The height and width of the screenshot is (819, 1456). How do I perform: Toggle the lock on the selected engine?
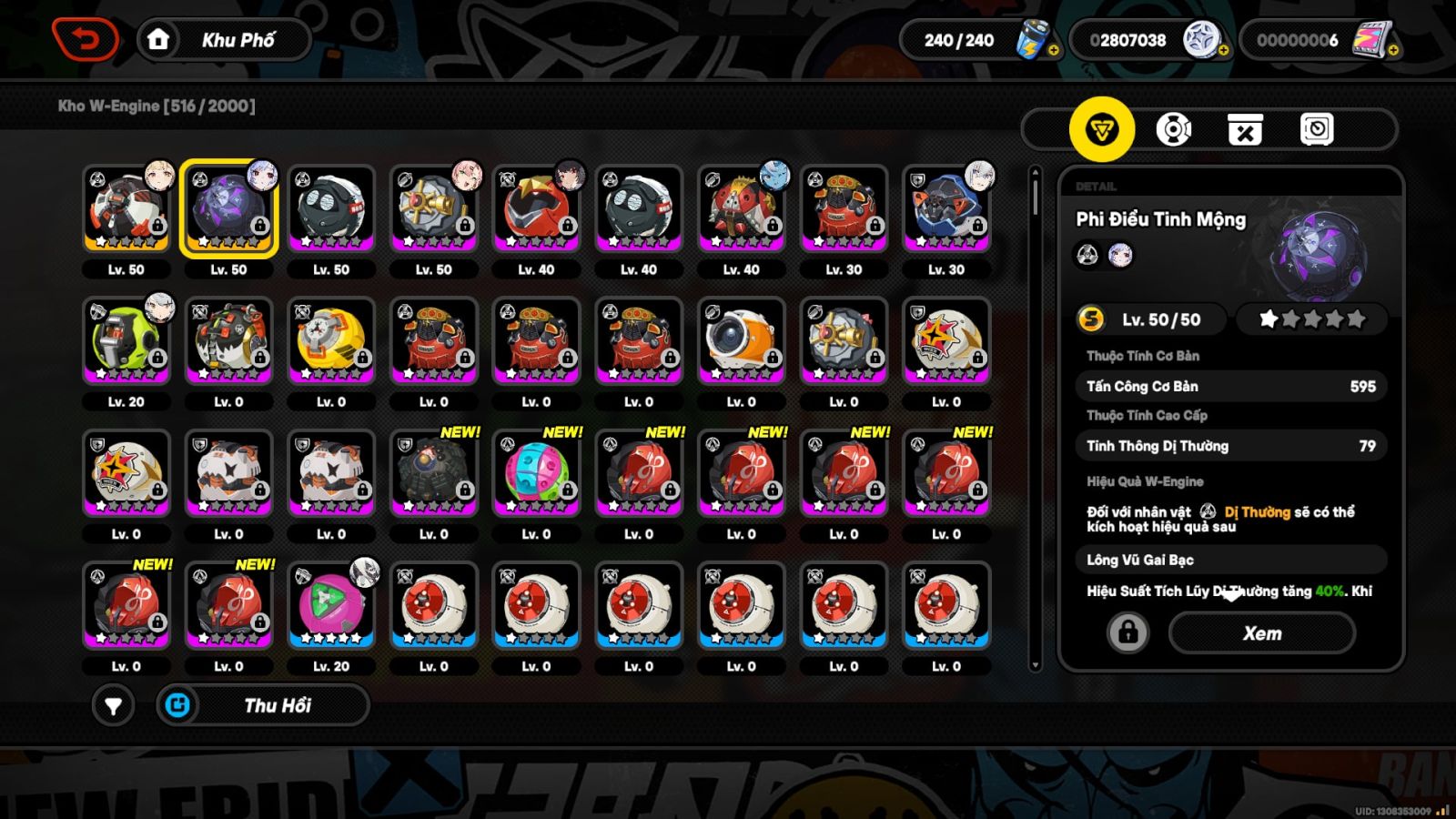pyautogui.click(x=1127, y=632)
